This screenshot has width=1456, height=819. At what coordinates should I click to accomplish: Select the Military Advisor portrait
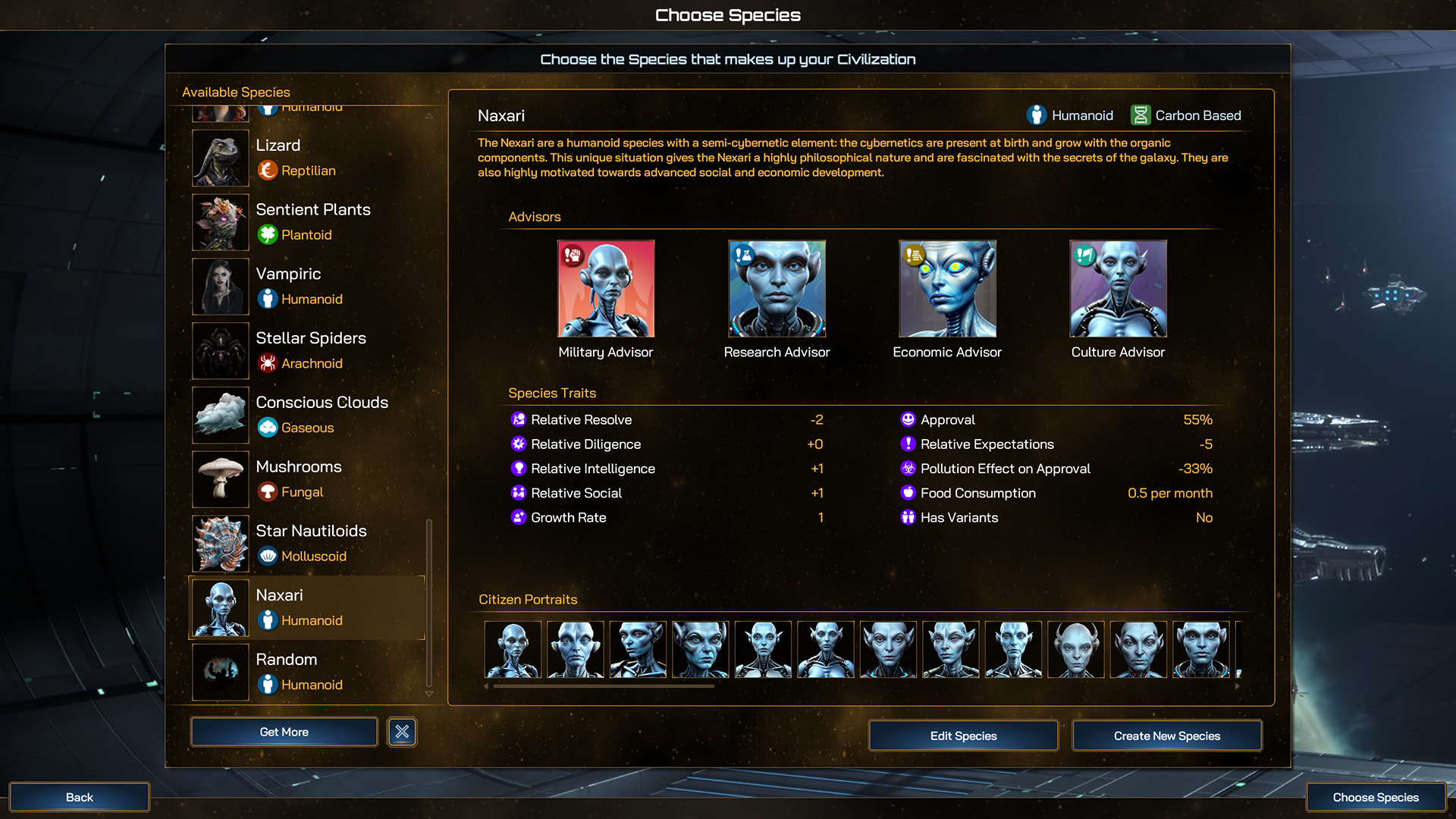click(x=605, y=289)
